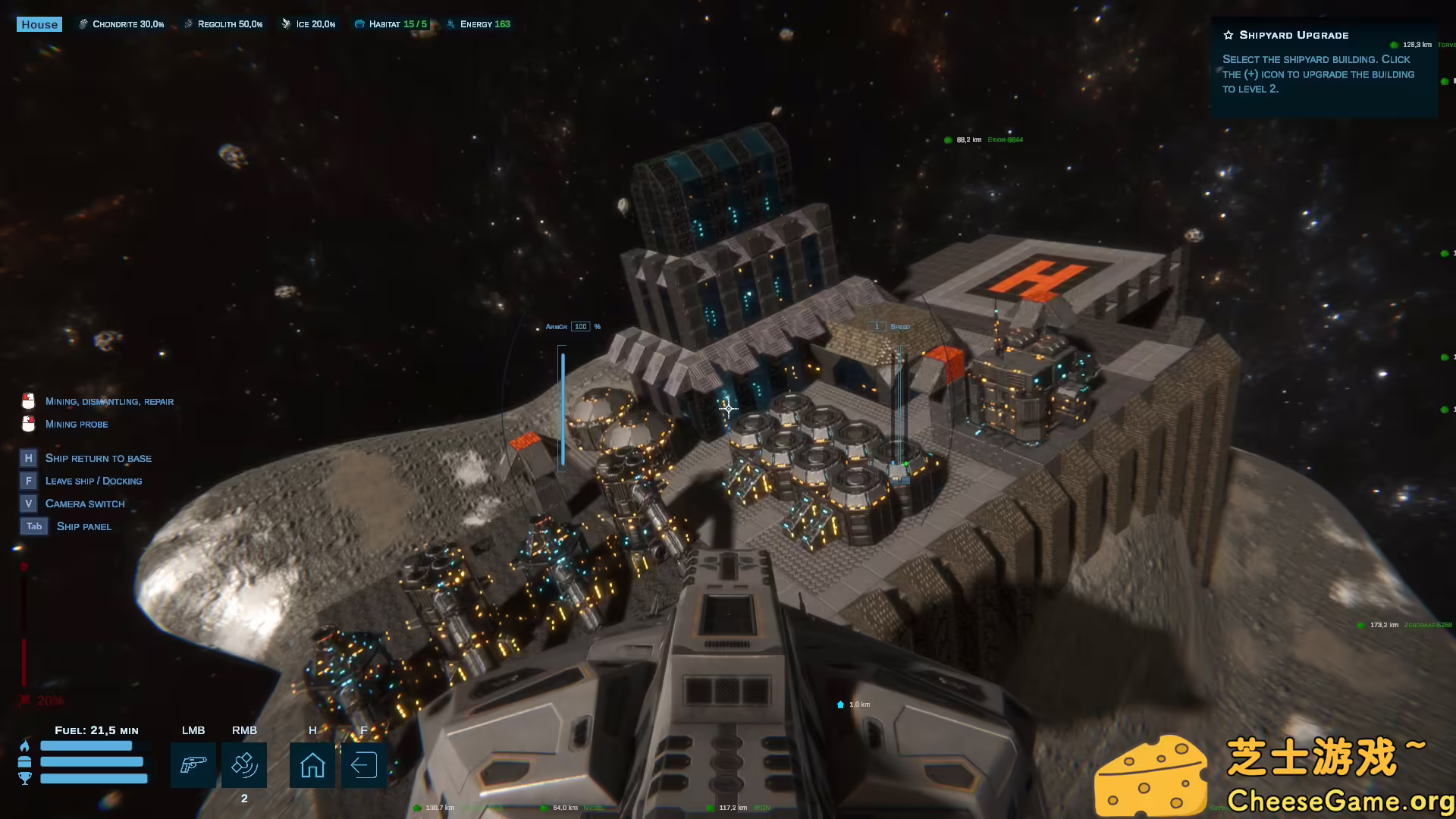Viewport: 1456px width, 819px height.
Task: Open the Shipyard Upgrade objective tracker
Action: [1294, 35]
